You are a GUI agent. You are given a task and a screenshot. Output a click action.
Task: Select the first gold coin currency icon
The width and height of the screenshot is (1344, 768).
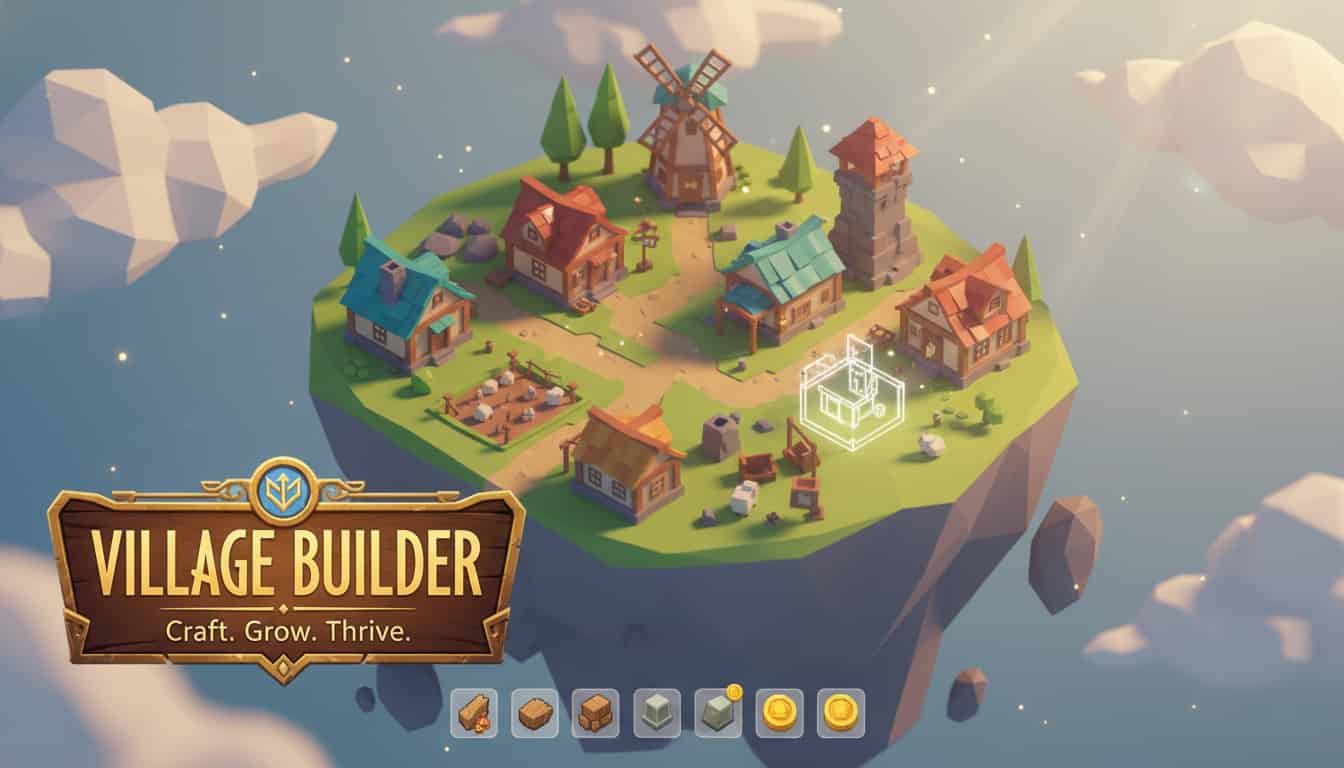(779, 713)
